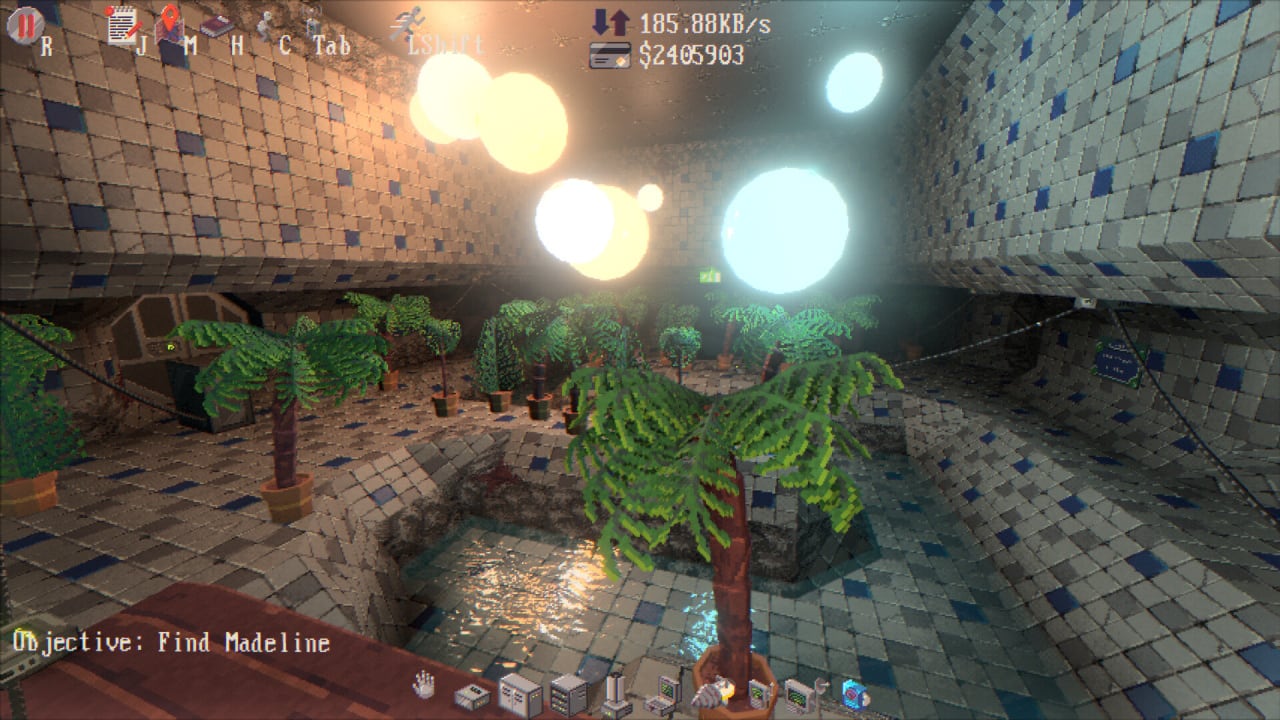Open the journal notepad icon
The image size is (1280, 720).
point(122,24)
